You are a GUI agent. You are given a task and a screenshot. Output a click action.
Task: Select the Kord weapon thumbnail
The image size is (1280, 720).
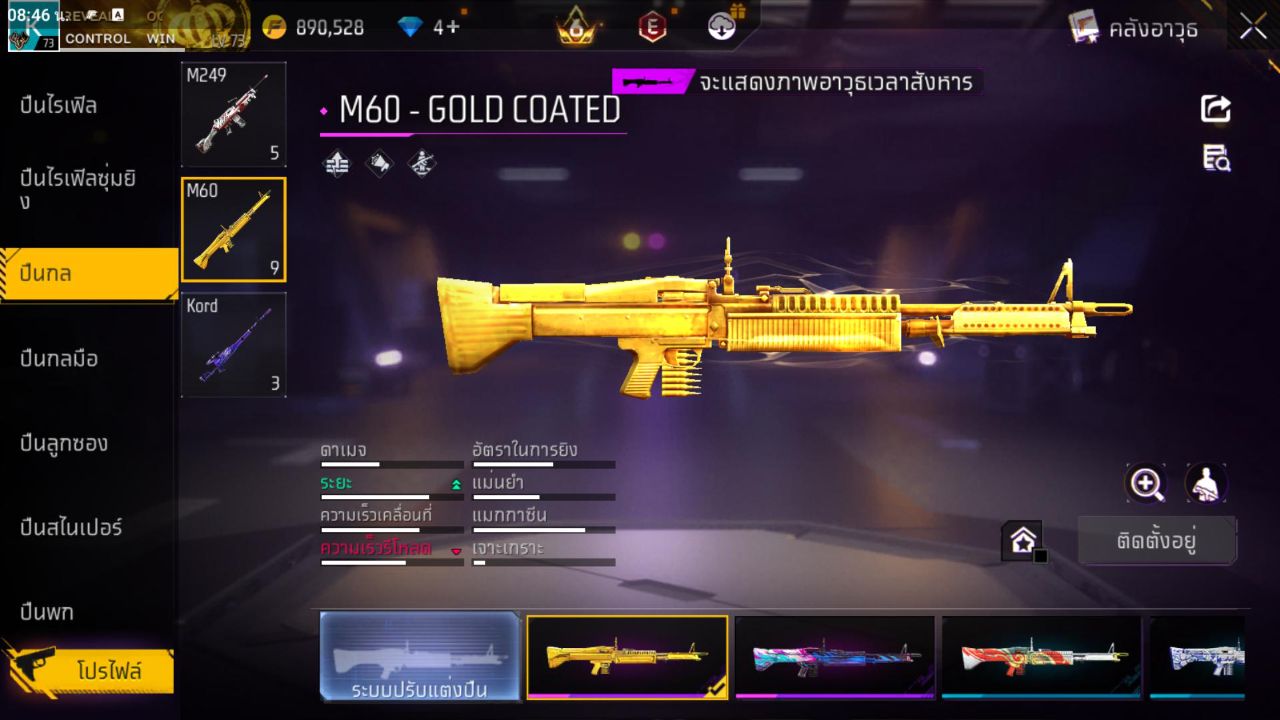[233, 345]
